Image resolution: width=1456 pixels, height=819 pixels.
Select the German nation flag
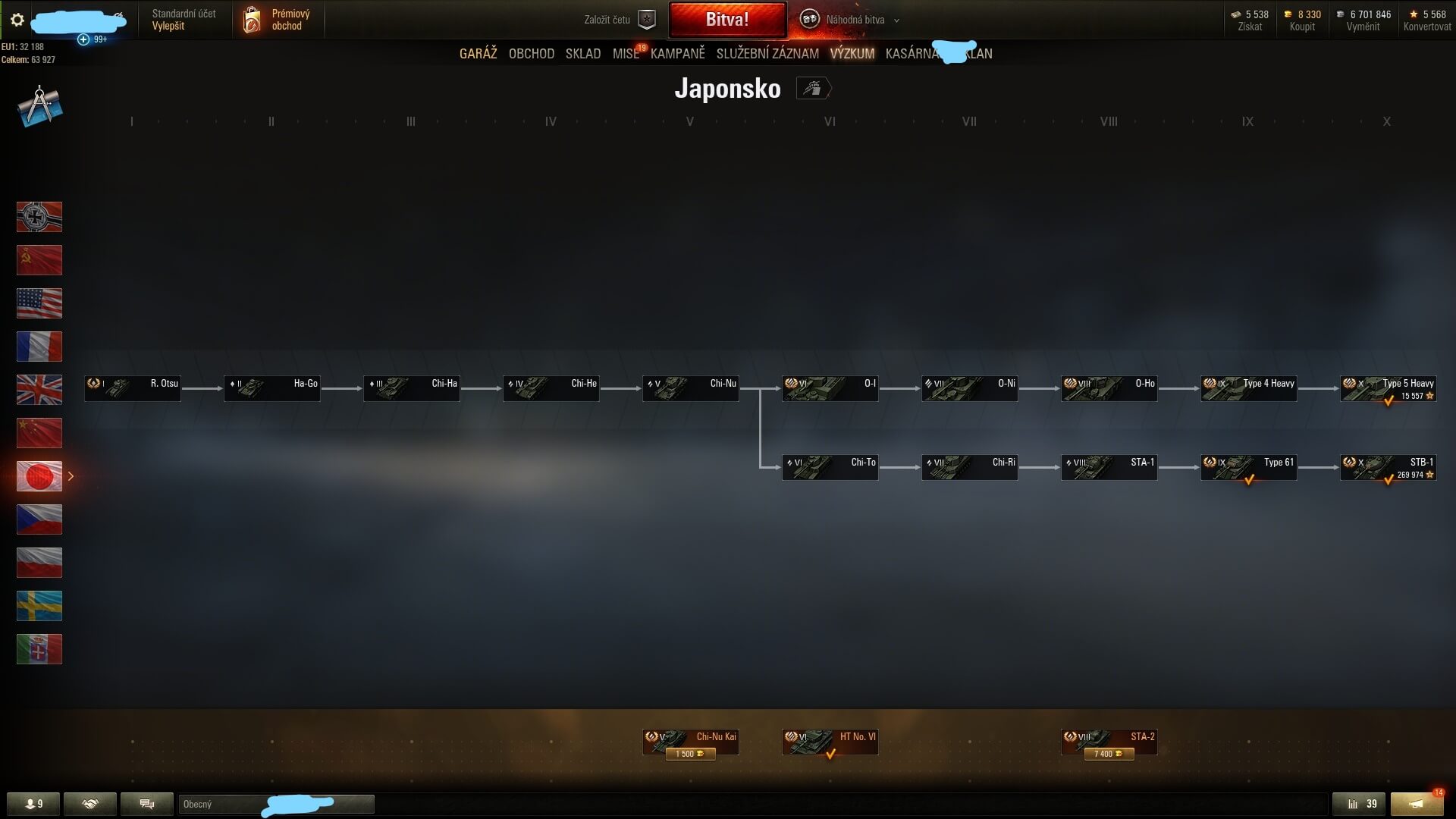point(39,217)
